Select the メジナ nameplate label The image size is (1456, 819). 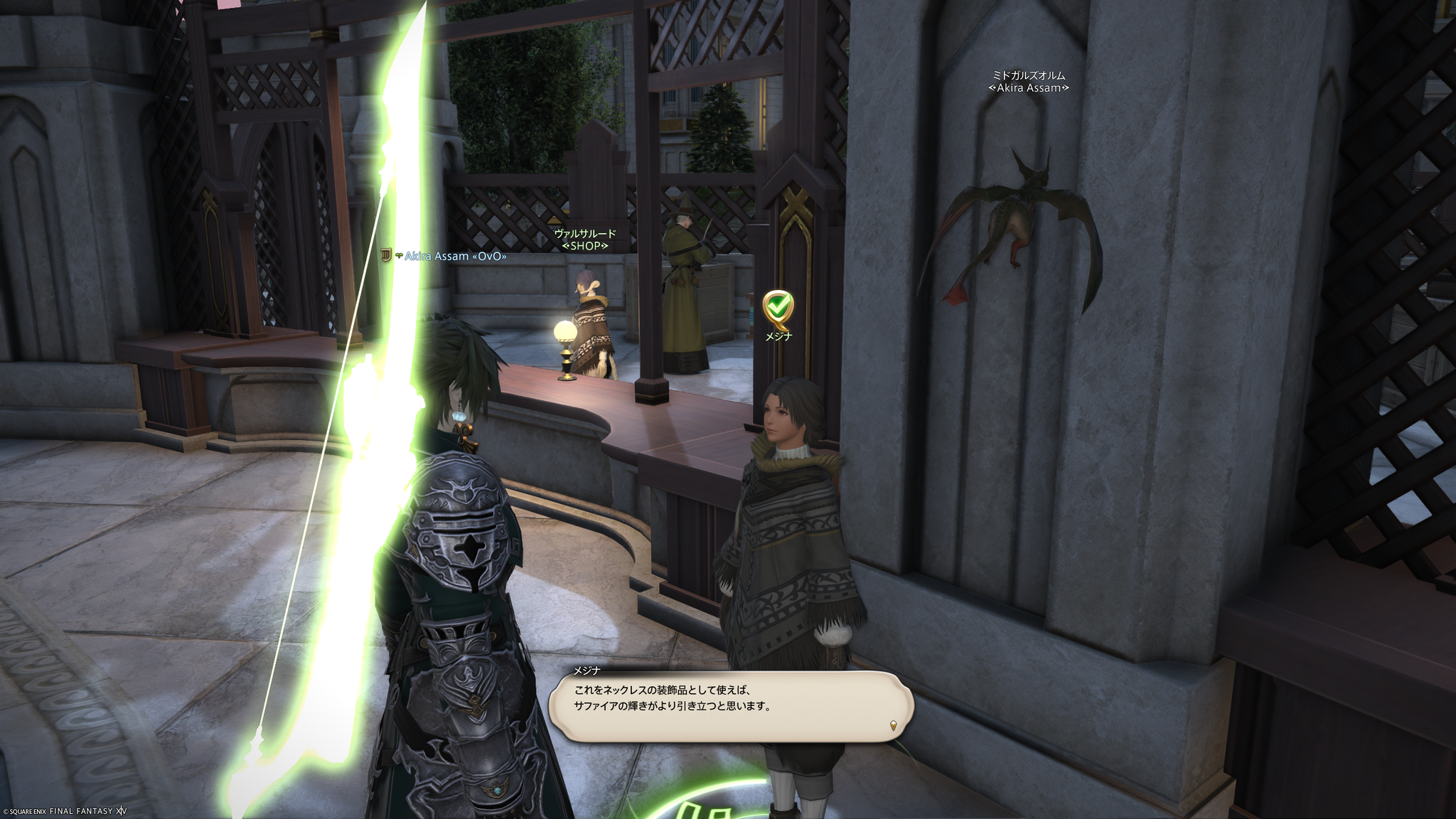(778, 336)
